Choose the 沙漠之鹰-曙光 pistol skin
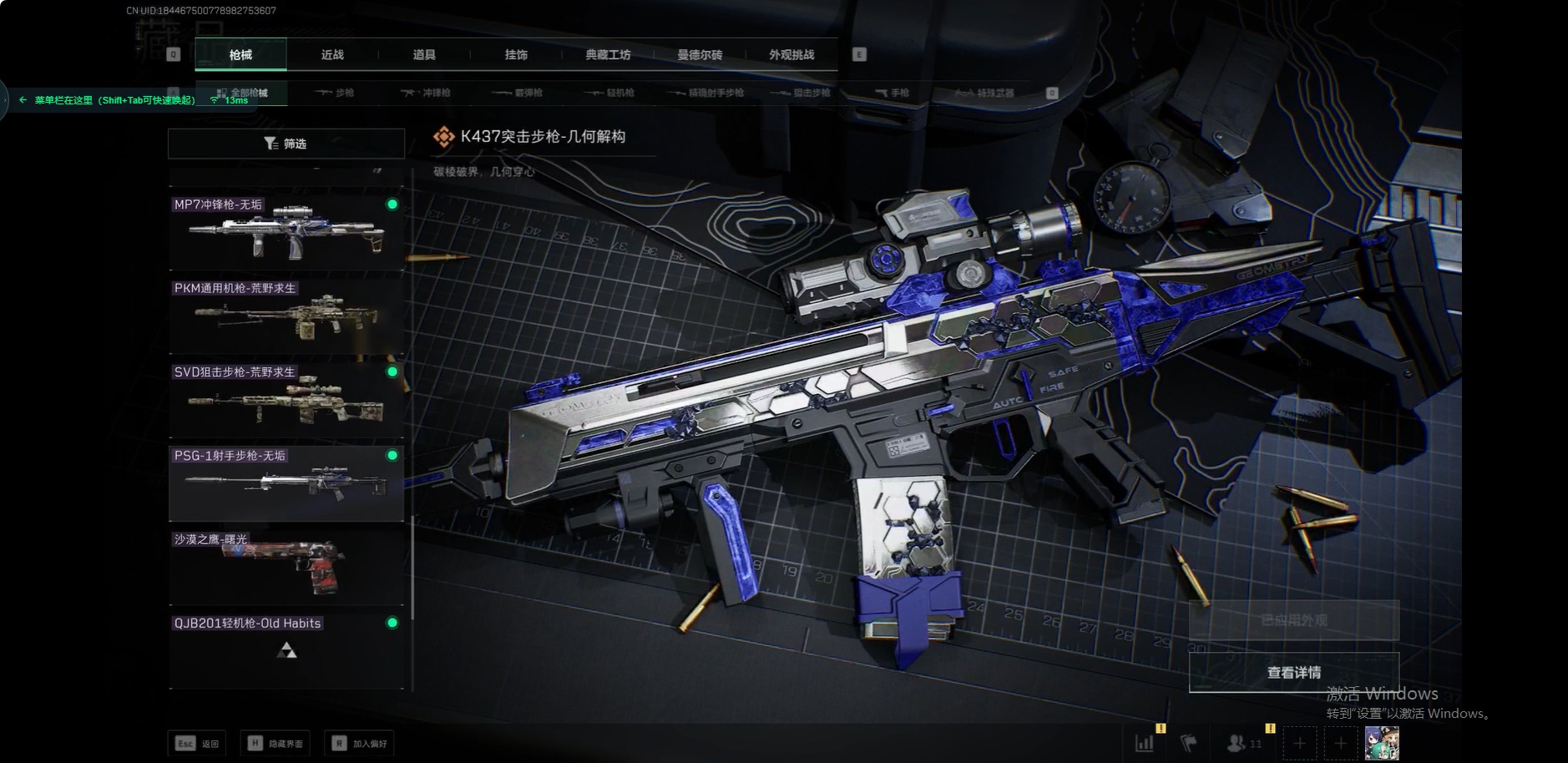 pyautogui.click(x=286, y=567)
